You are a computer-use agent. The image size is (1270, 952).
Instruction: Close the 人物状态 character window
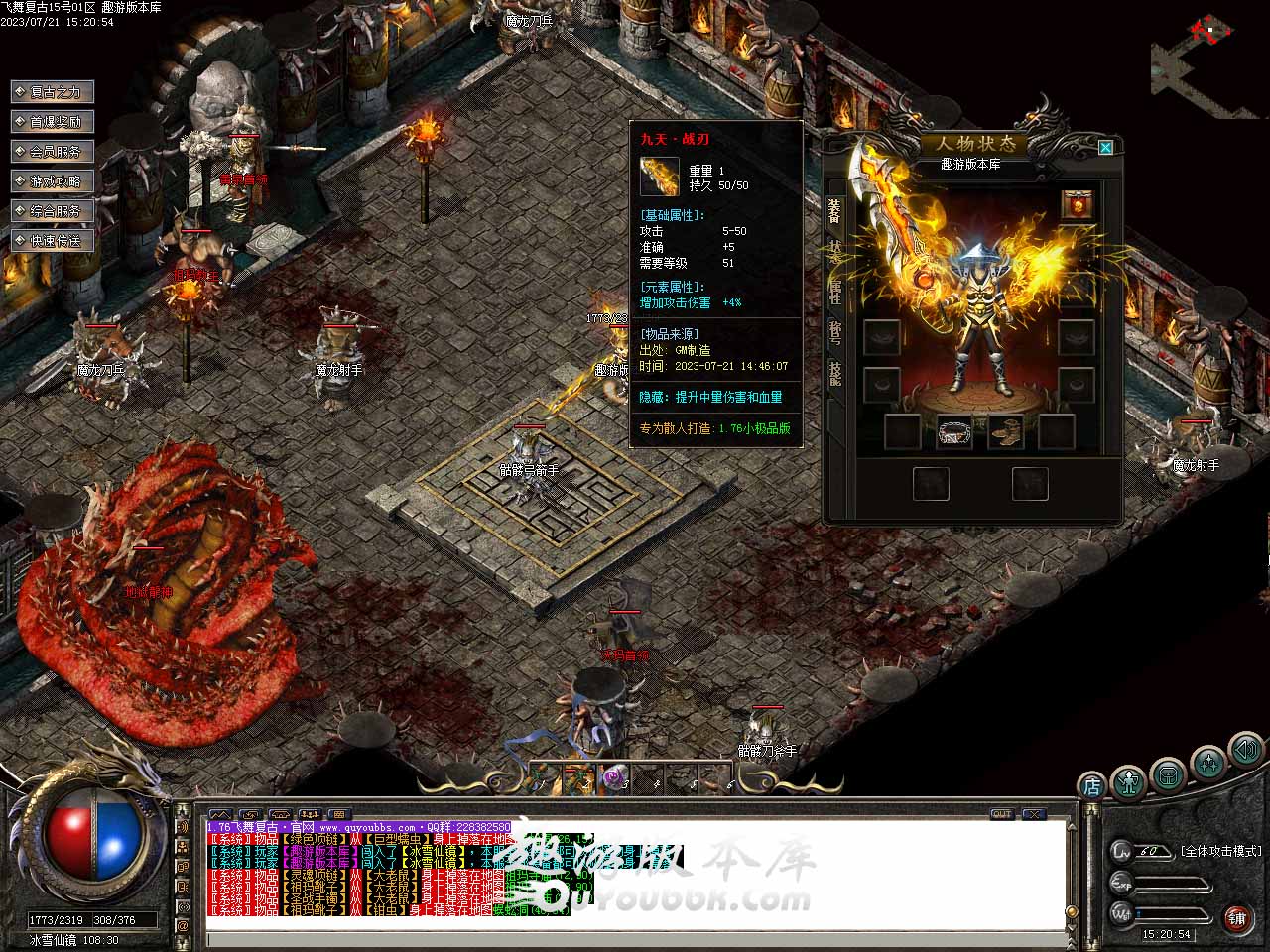[1105, 147]
